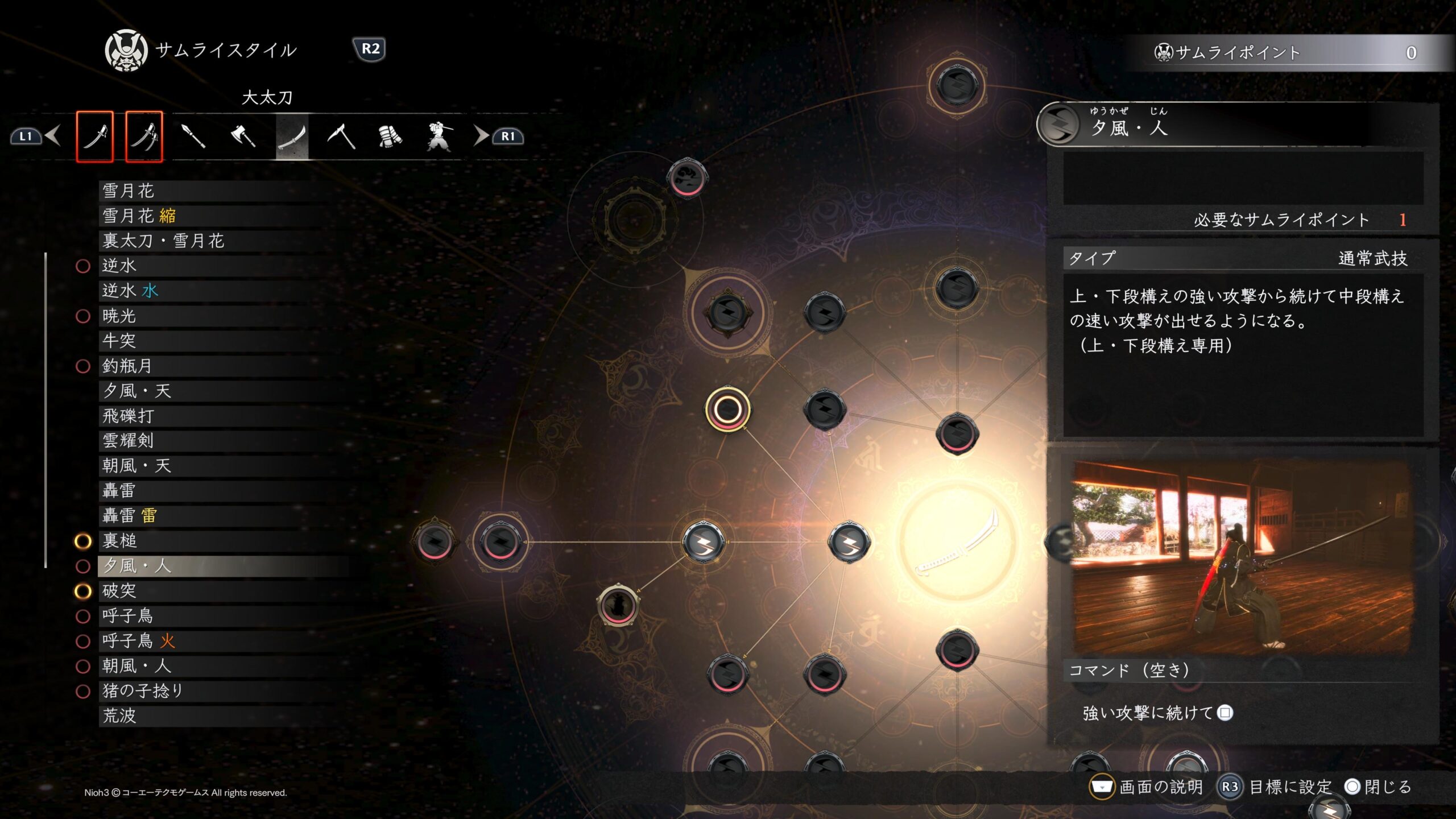The width and height of the screenshot is (1456, 819).
Task: Pick the 釣瓶月 skill row
Action: pyautogui.click(x=127, y=366)
